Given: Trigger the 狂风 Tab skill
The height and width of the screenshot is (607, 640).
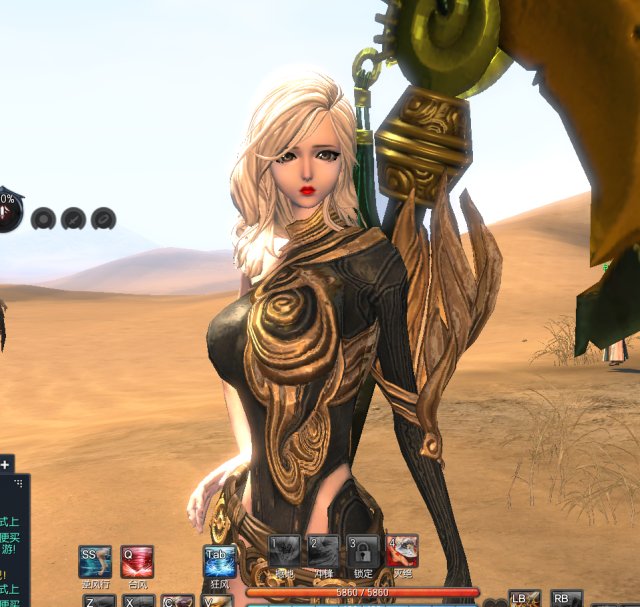Looking at the screenshot, I should point(219,561).
